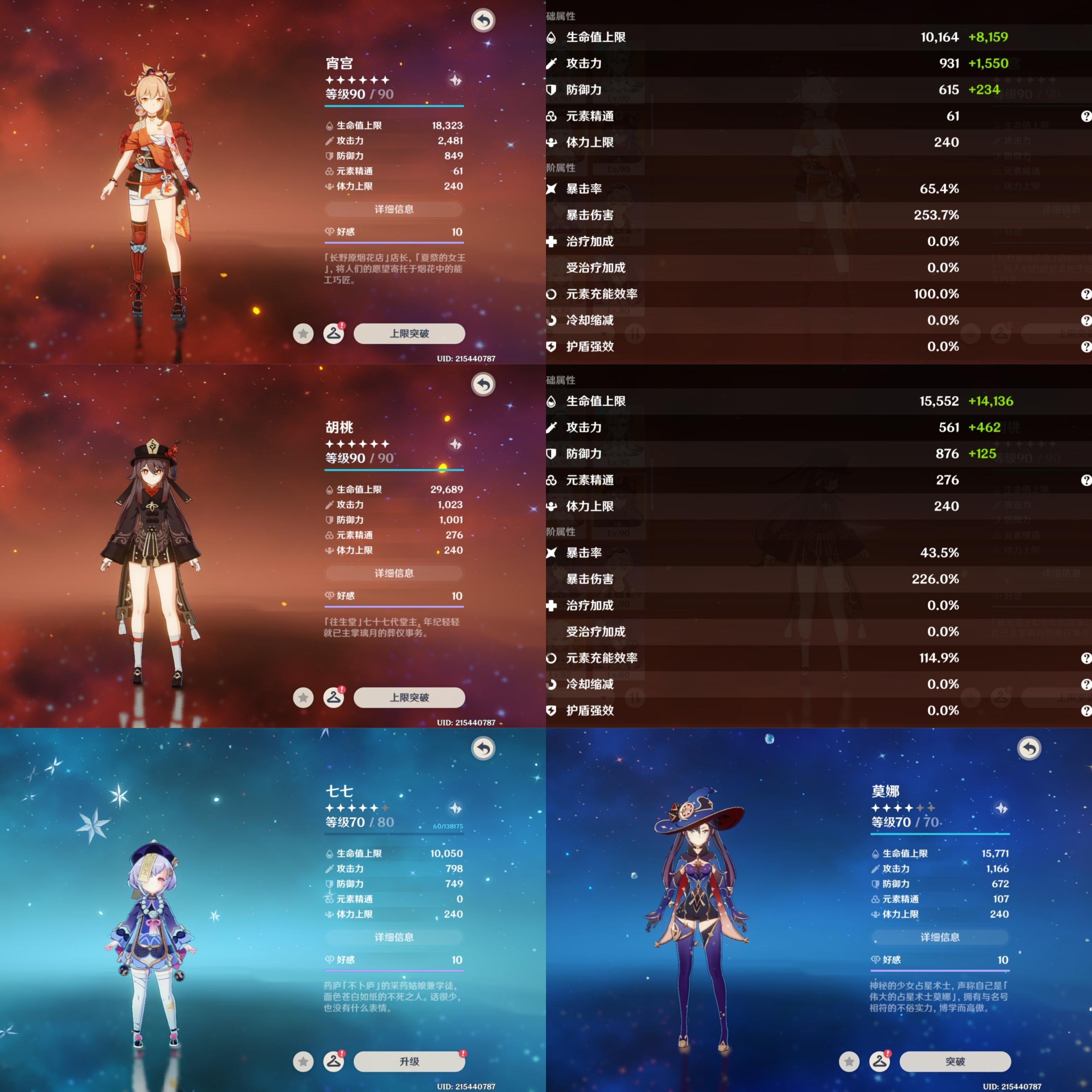This screenshot has width=1092, height=1092.
Task: Click the 升级 level-up button for 七七
Action: (409, 1061)
